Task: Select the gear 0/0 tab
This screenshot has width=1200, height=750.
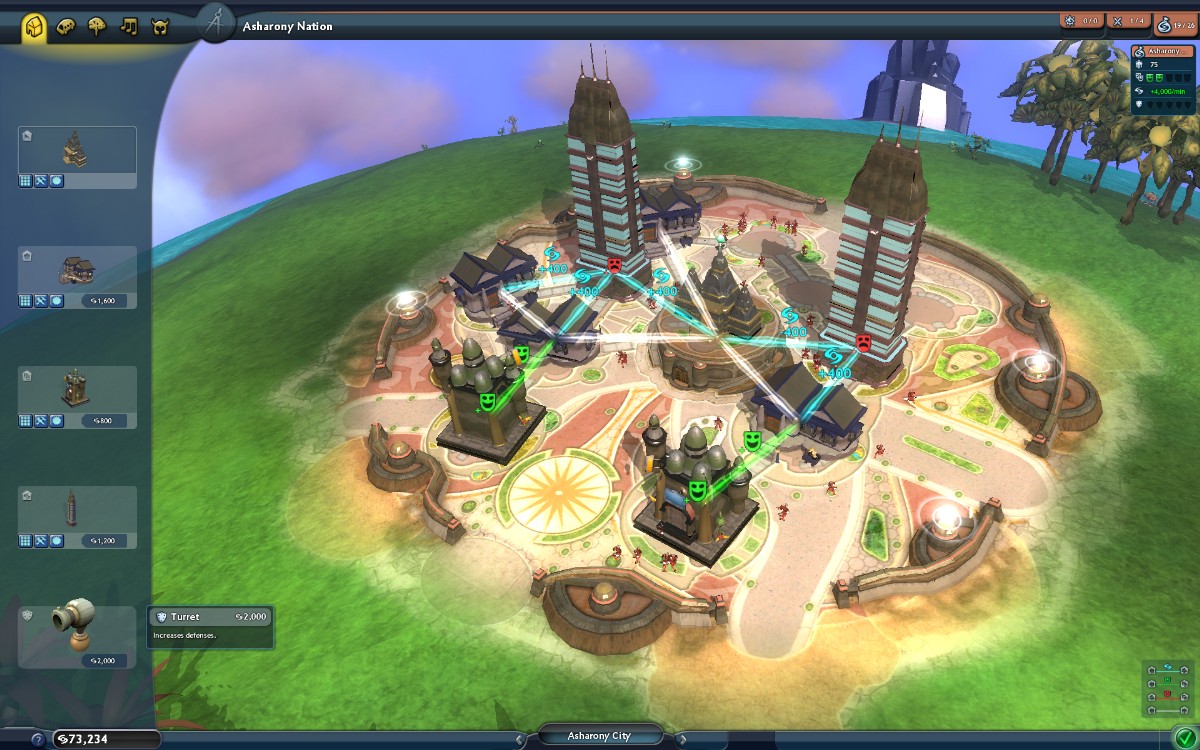Action: pos(1082,21)
